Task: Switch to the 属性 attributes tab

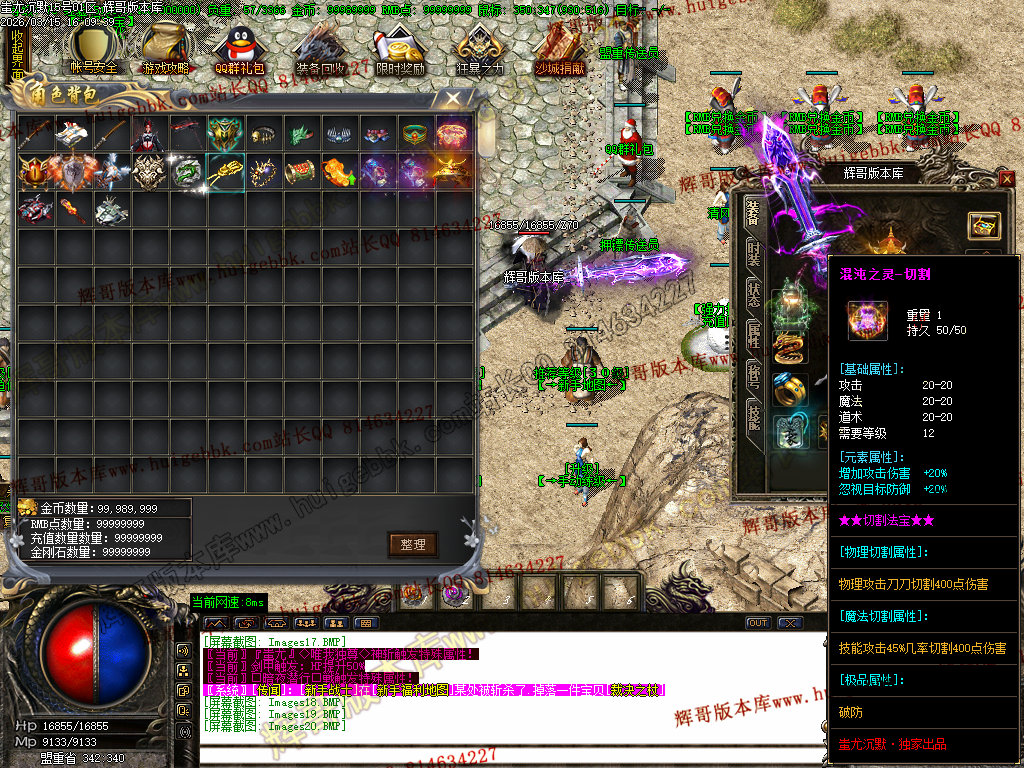Action: [754, 335]
